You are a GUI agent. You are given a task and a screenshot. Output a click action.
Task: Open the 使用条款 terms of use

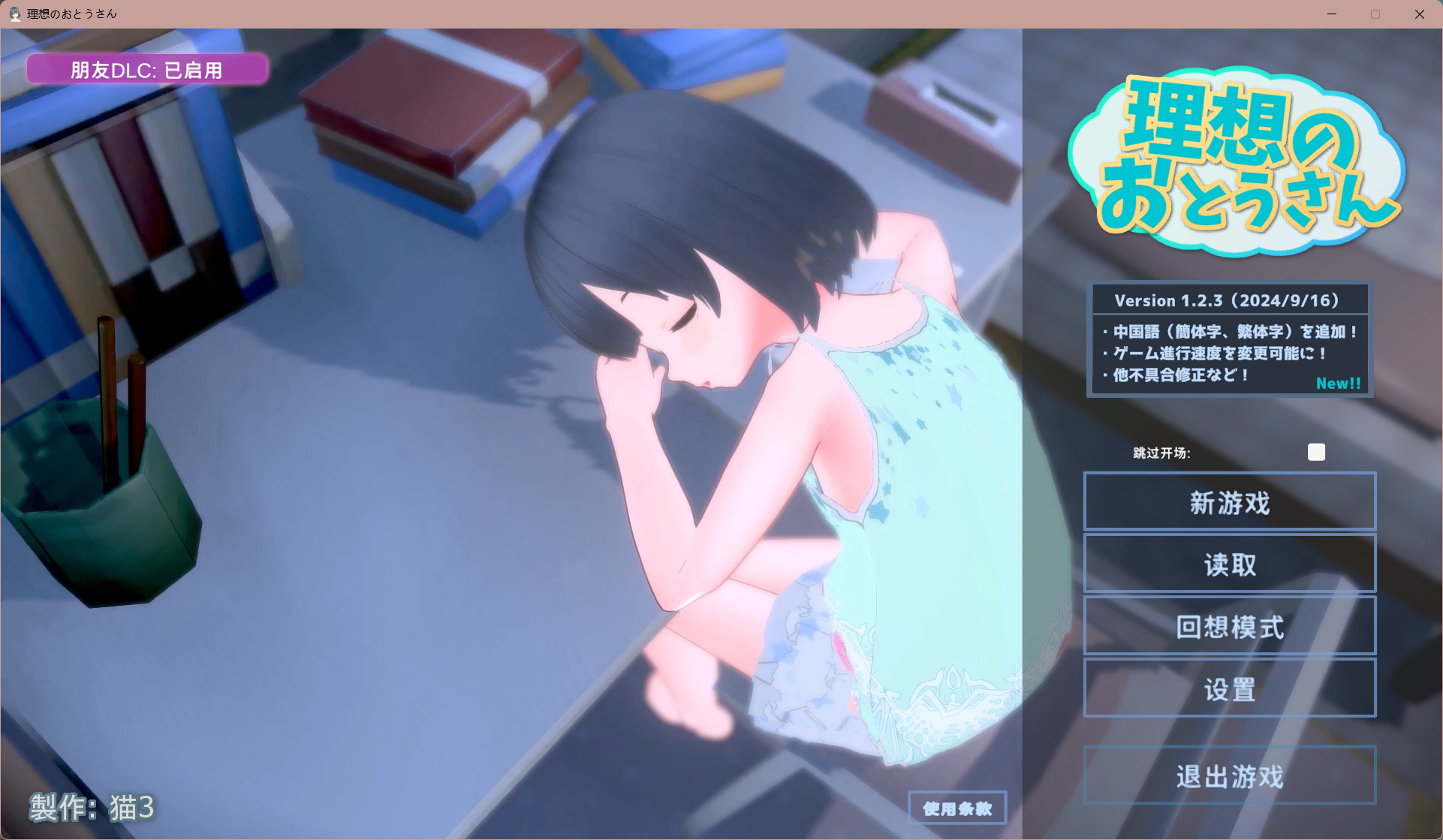tap(956, 808)
